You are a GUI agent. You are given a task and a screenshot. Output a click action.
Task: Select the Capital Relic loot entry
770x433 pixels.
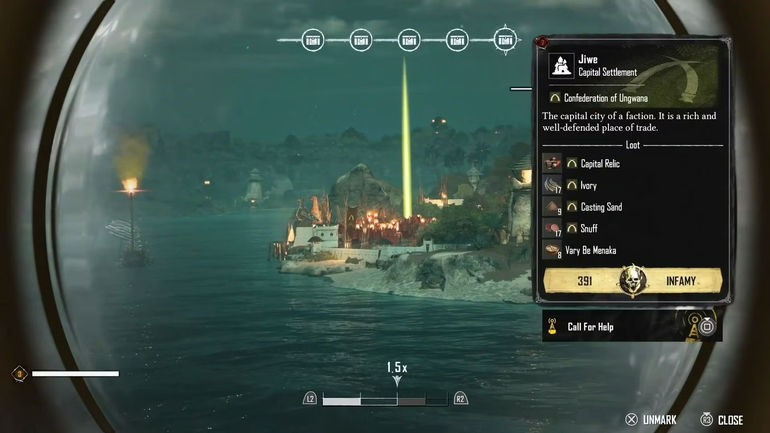pyautogui.click(x=600, y=163)
